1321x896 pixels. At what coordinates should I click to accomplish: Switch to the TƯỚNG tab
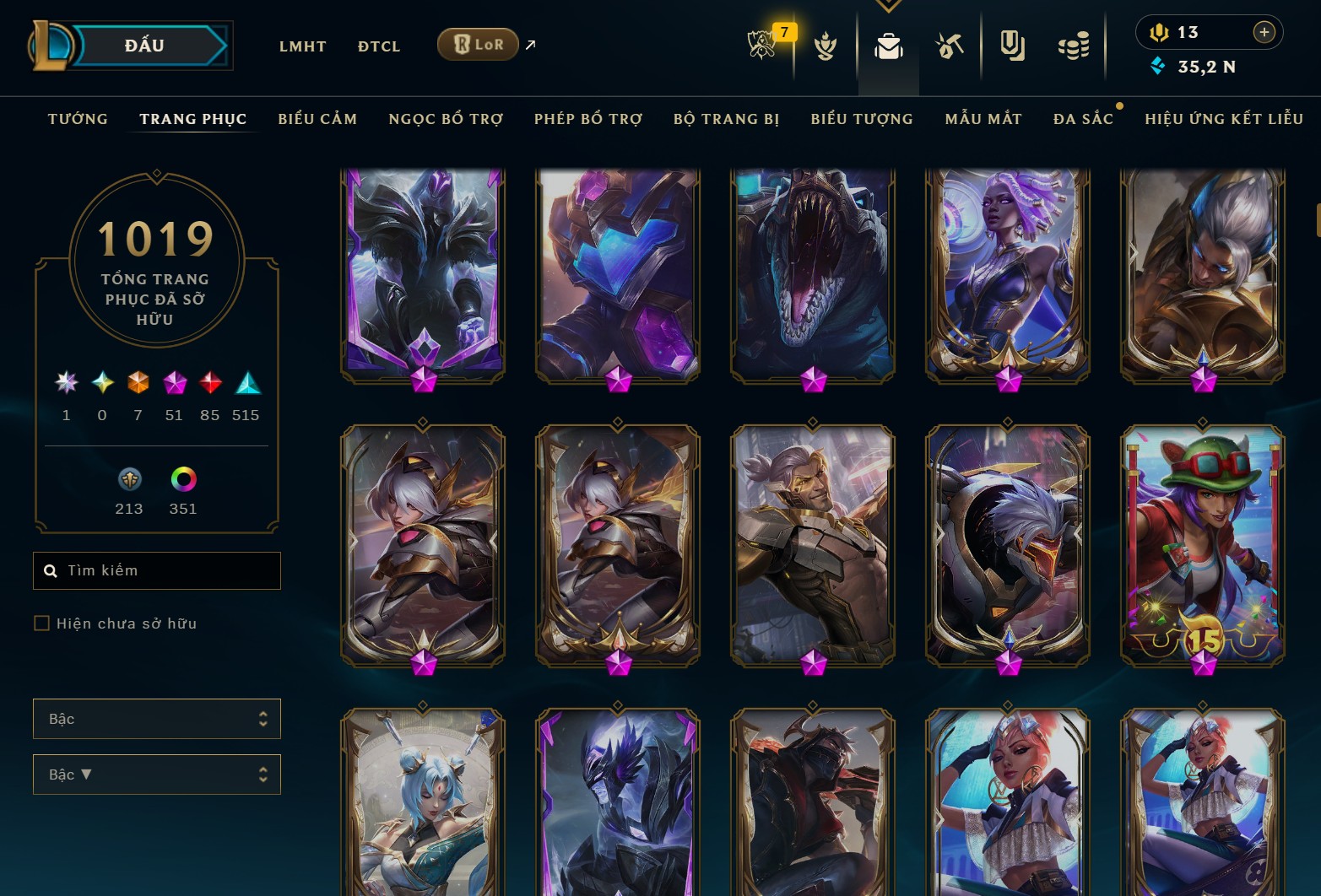(x=78, y=119)
